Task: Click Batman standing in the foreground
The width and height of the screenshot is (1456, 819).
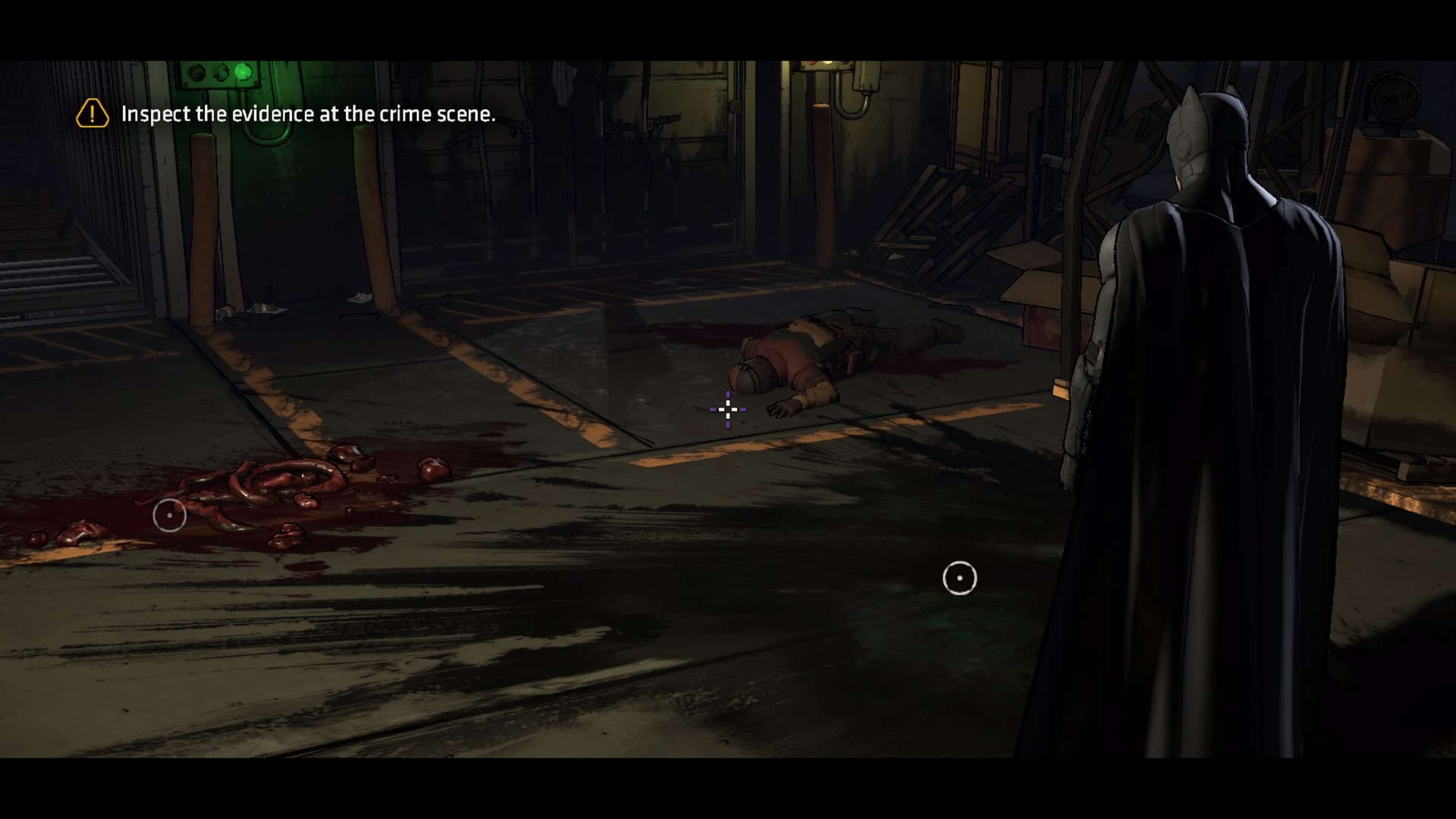Action: (1213, 417)
